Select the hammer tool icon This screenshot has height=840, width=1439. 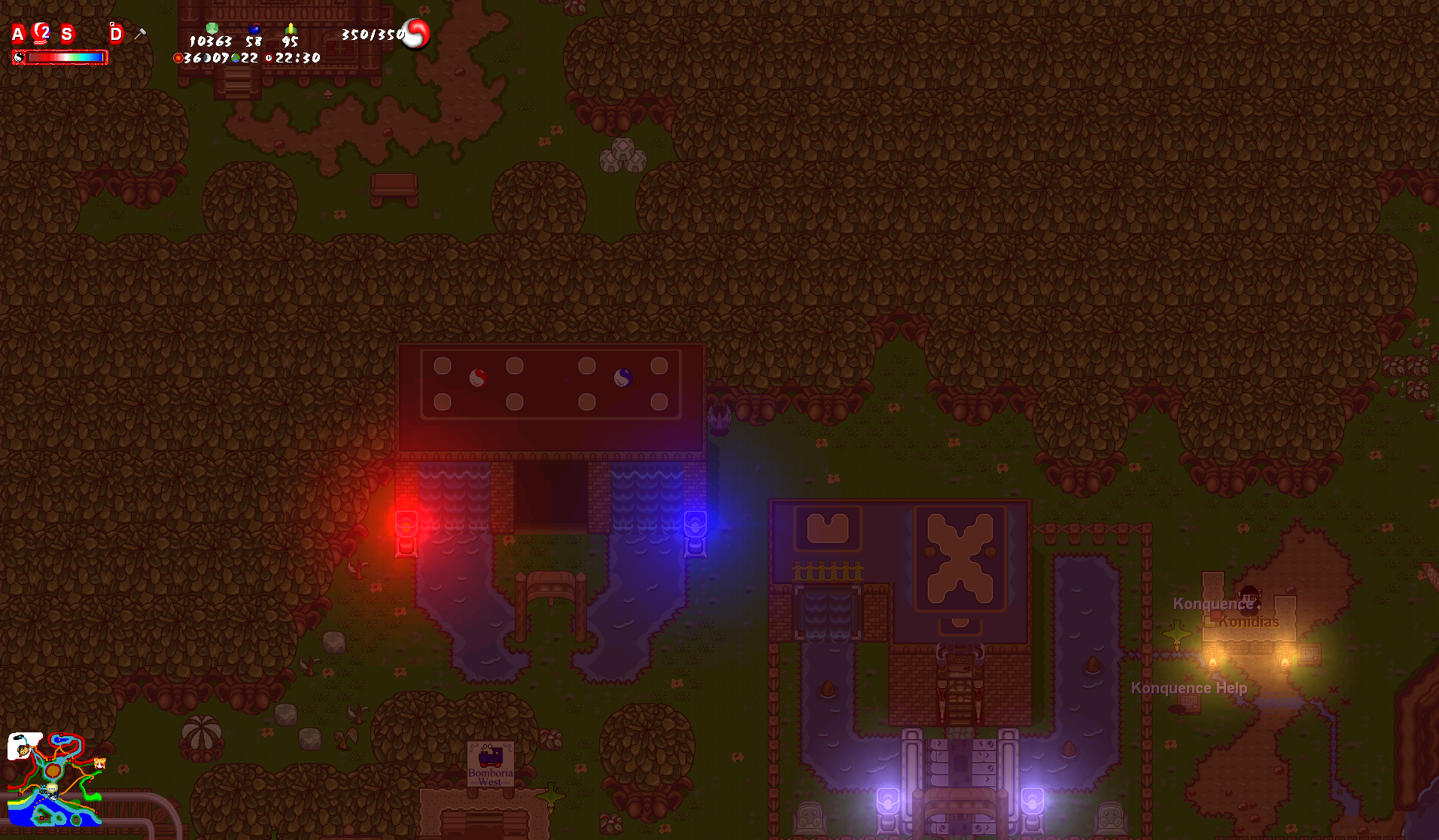(x=140, y=34)
